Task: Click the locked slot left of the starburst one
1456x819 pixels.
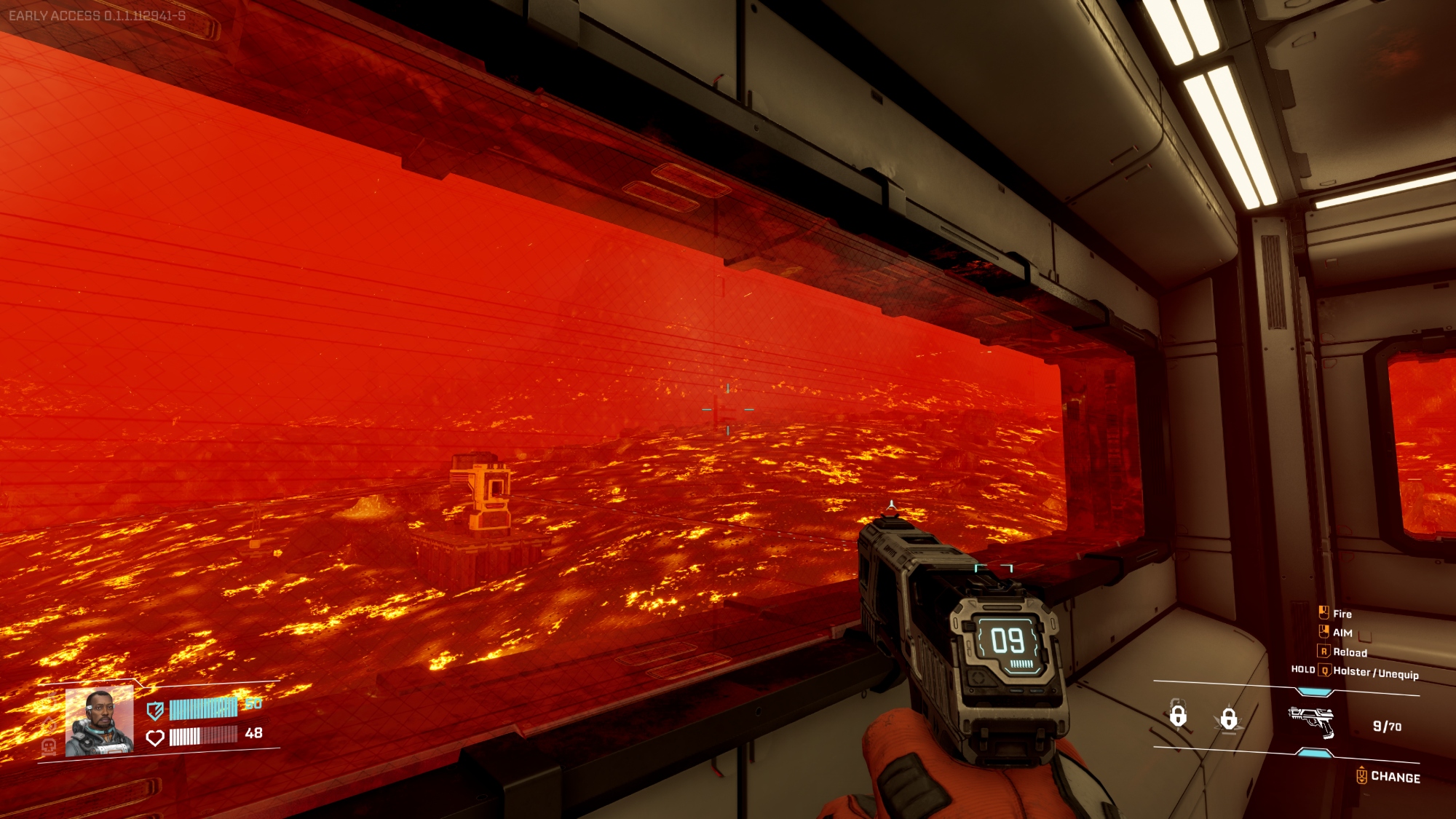Action: (x=1178, y=716)
